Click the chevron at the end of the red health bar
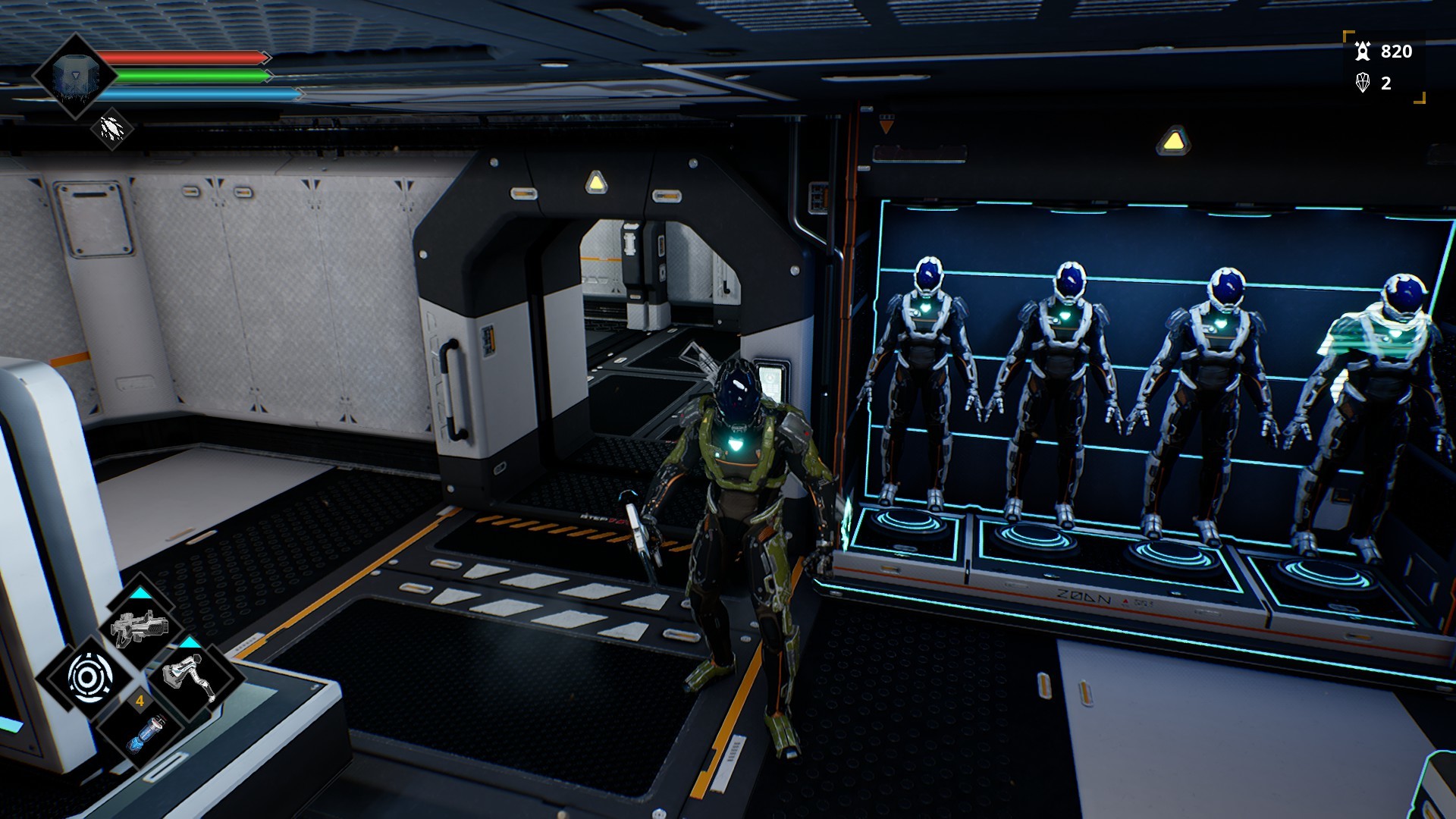Image resolution: width=1456 pixels, height=819 pixels. click(267, 58)
